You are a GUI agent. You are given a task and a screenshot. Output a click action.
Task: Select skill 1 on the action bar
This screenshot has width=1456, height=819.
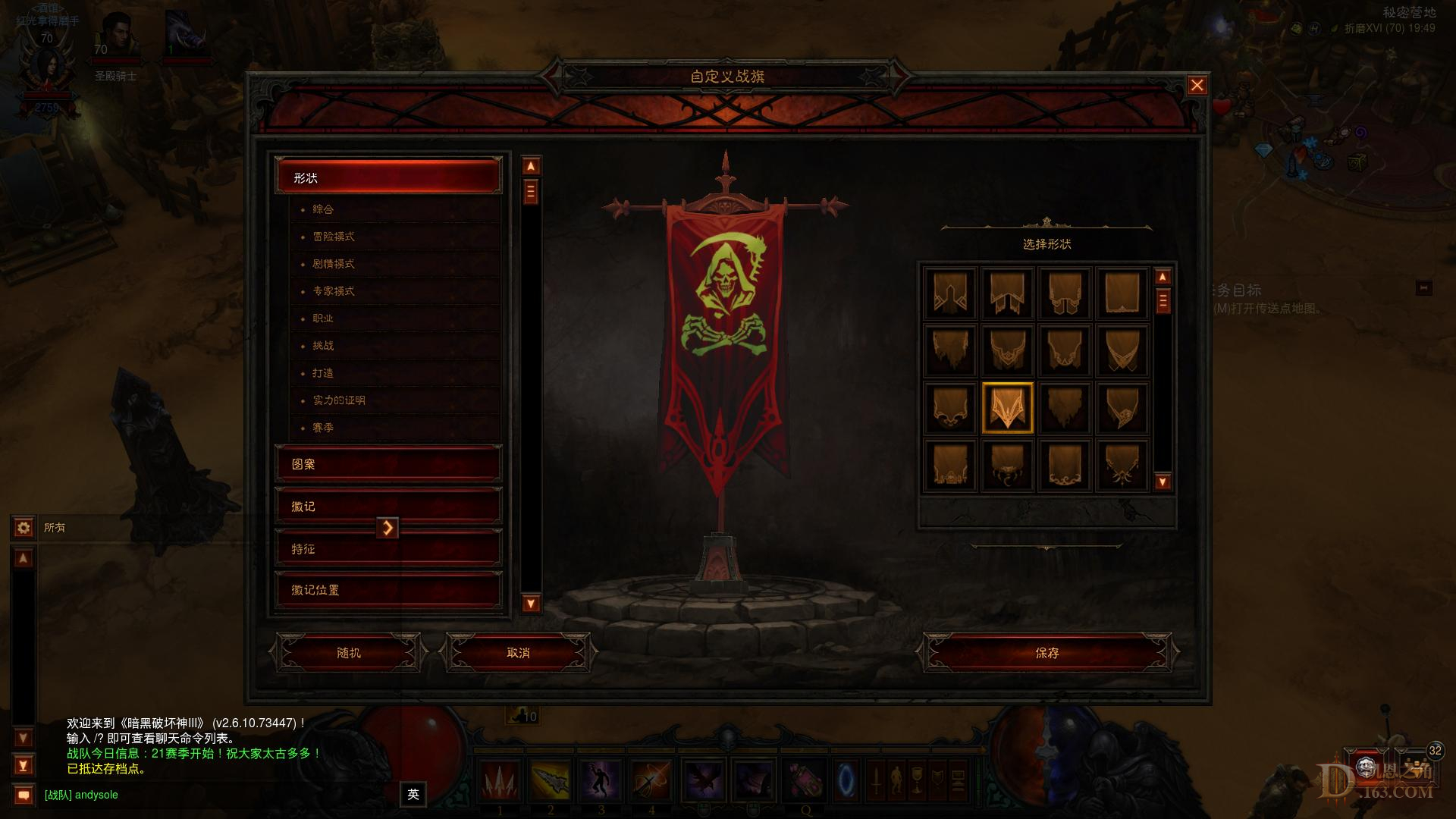(499, 781)
